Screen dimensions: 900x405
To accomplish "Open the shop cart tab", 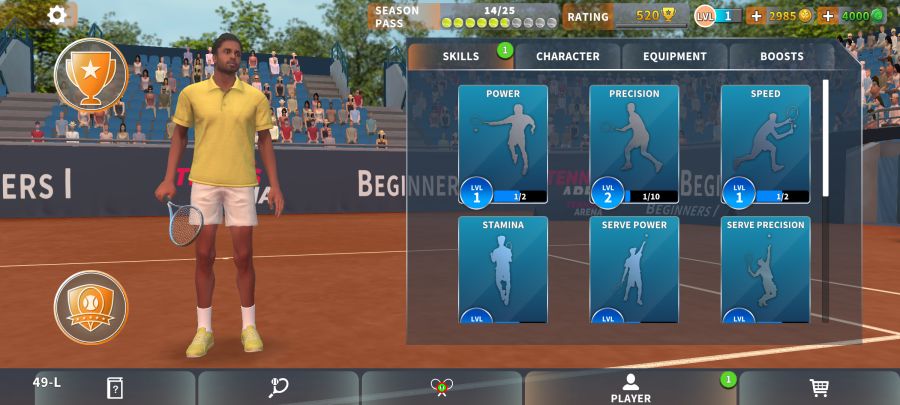I will point(819,388).
